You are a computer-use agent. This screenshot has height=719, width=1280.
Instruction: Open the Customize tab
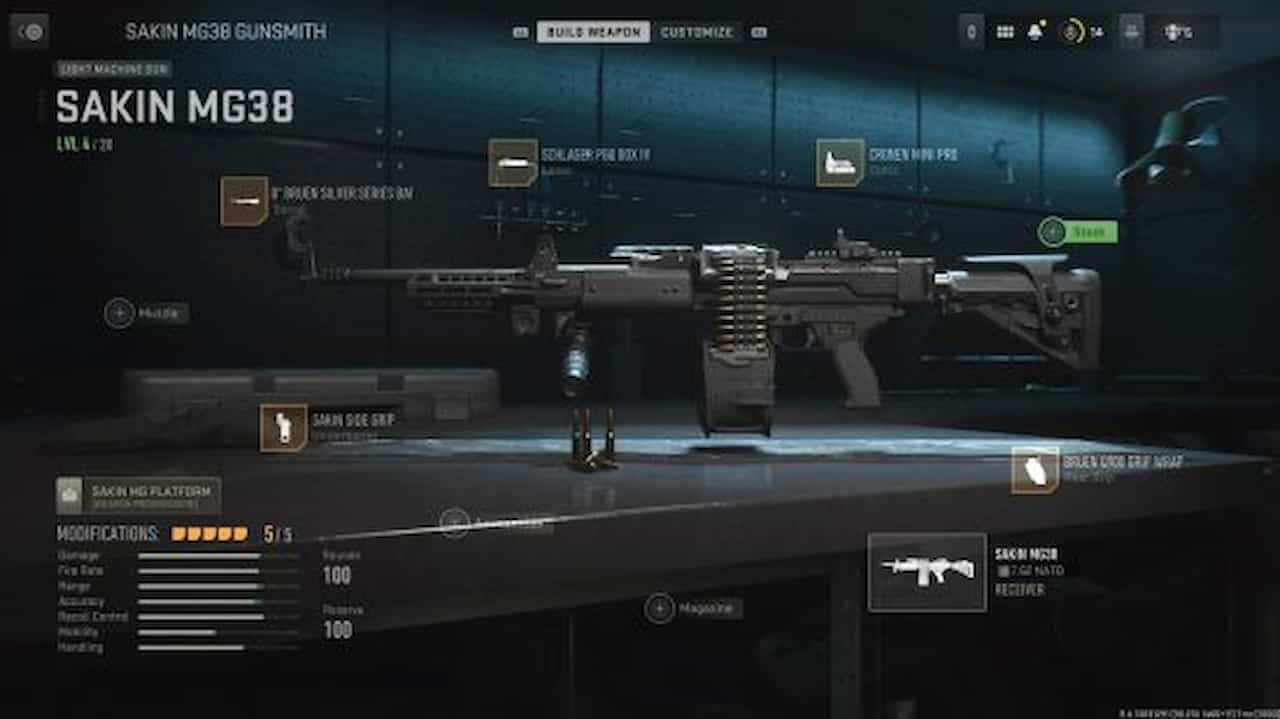tap(697, 32)
